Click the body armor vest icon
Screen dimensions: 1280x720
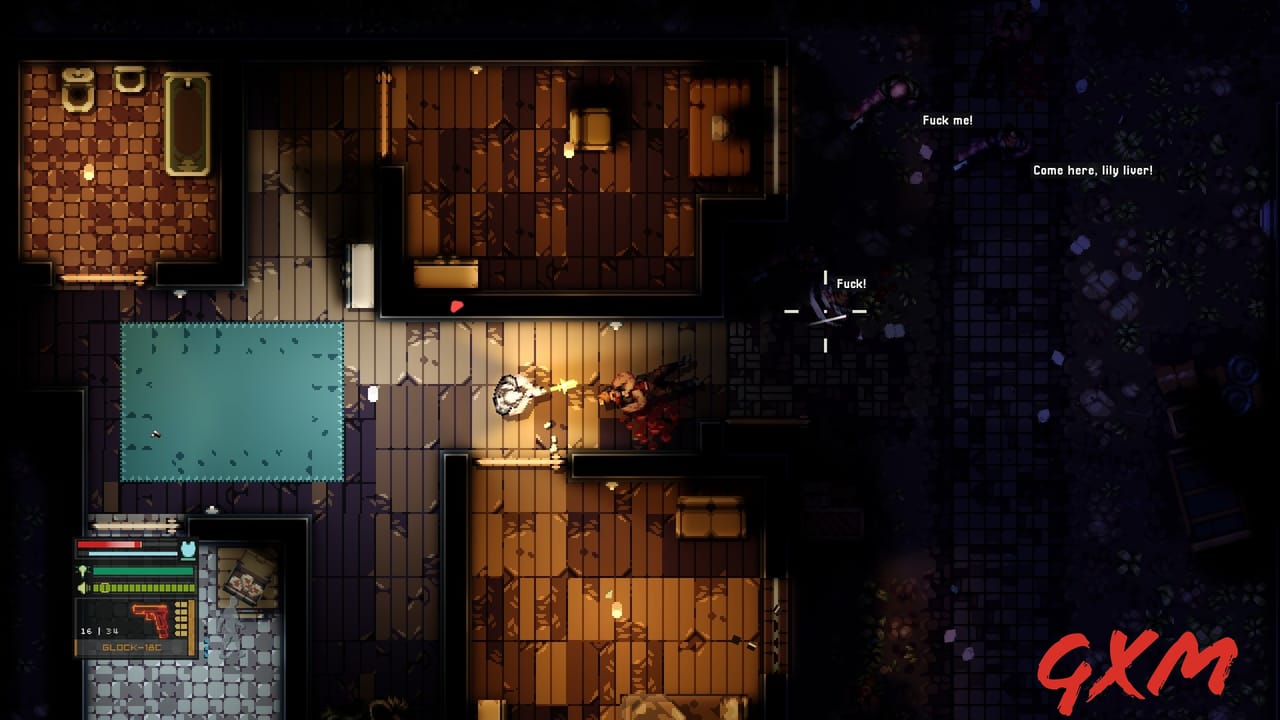pos(187,549)
